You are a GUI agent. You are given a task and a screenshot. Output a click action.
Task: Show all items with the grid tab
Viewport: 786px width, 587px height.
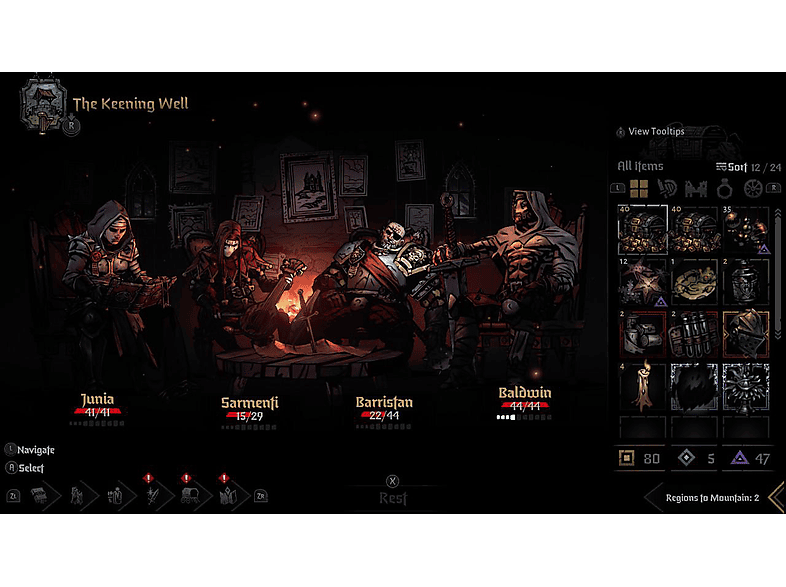pyautogui.click(x=640, y=188)
